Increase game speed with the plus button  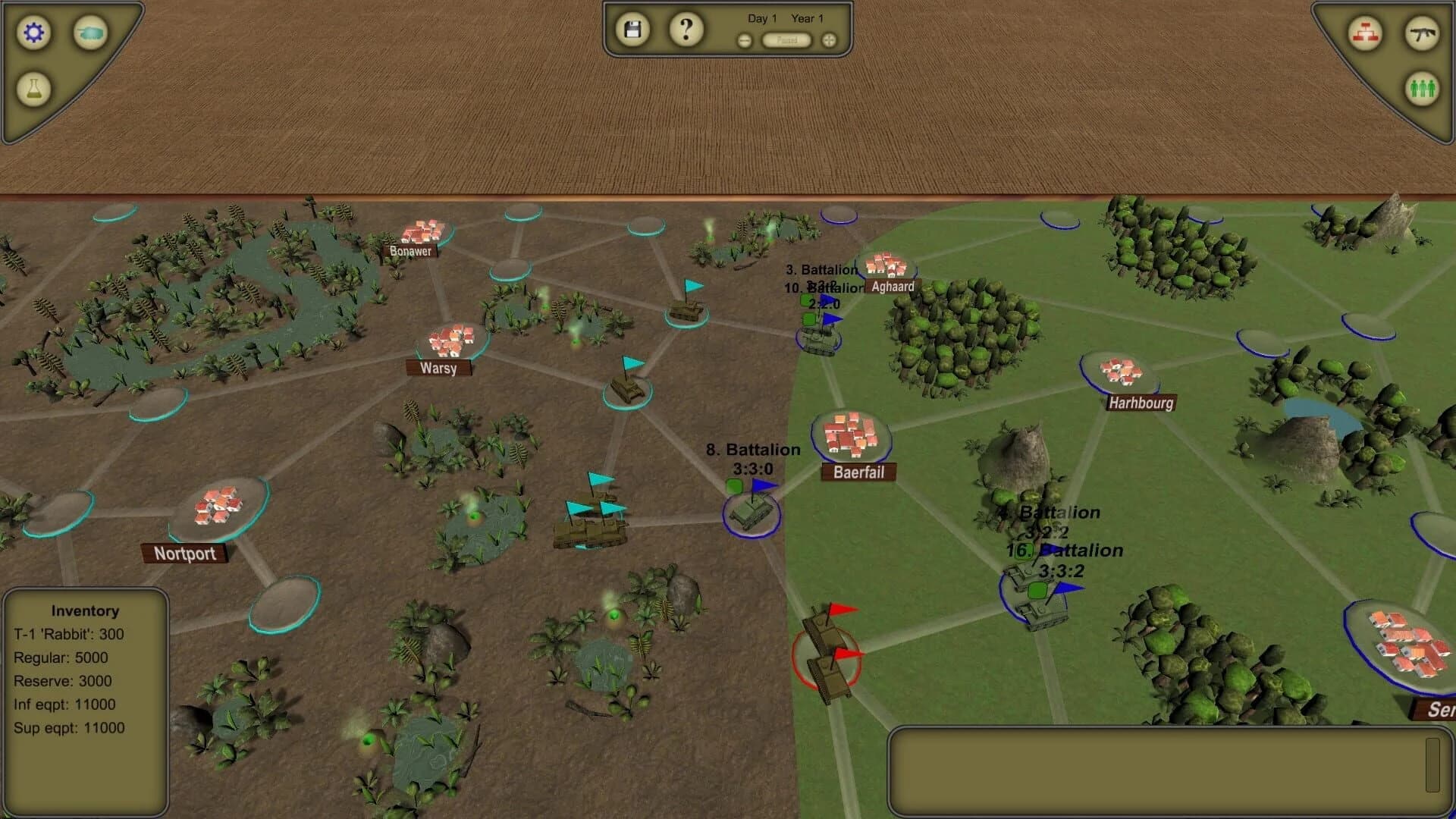pos(830,40)
